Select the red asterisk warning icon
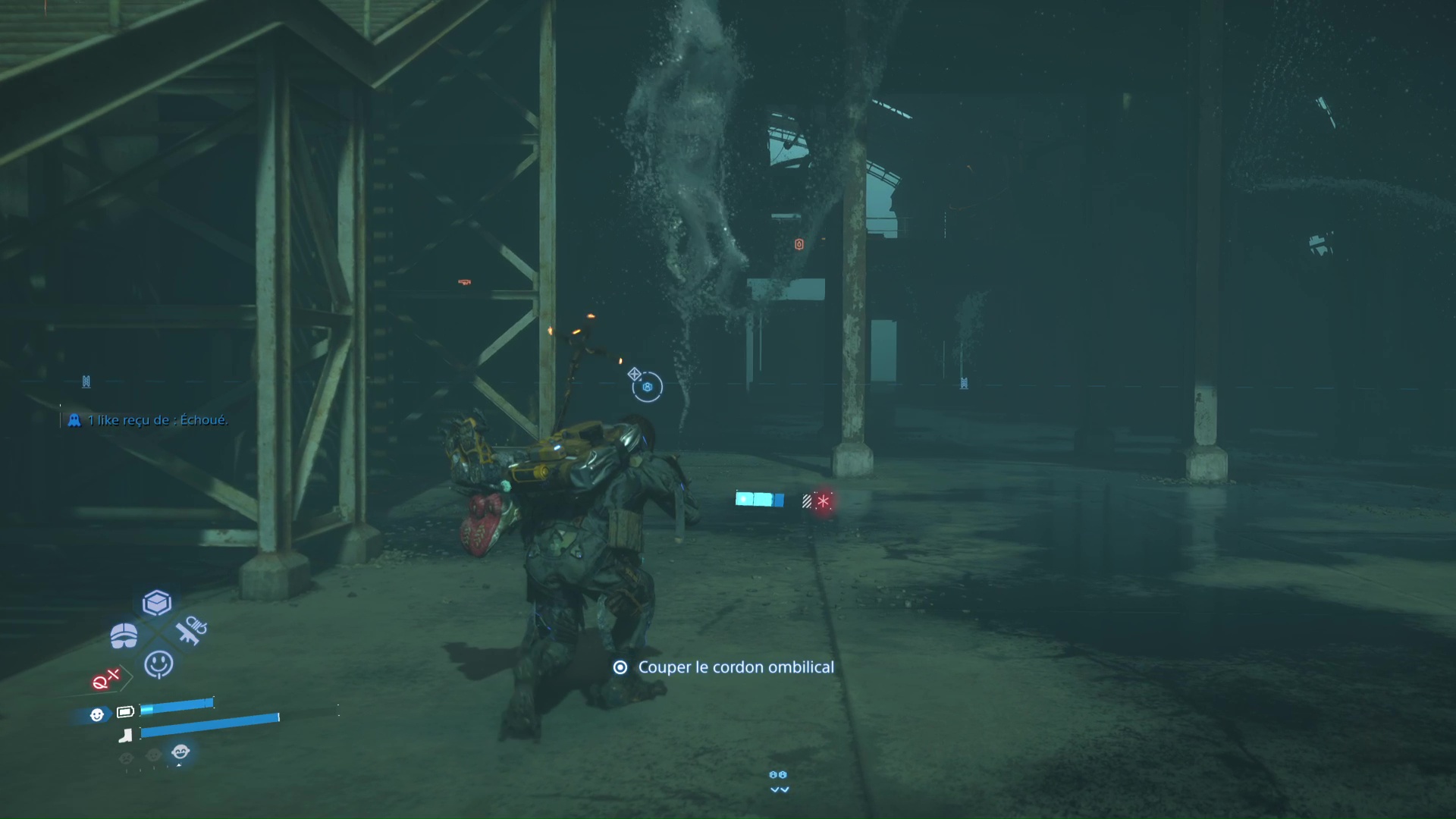The width and height of the screenshot is (1456, 819). point(823,501)
